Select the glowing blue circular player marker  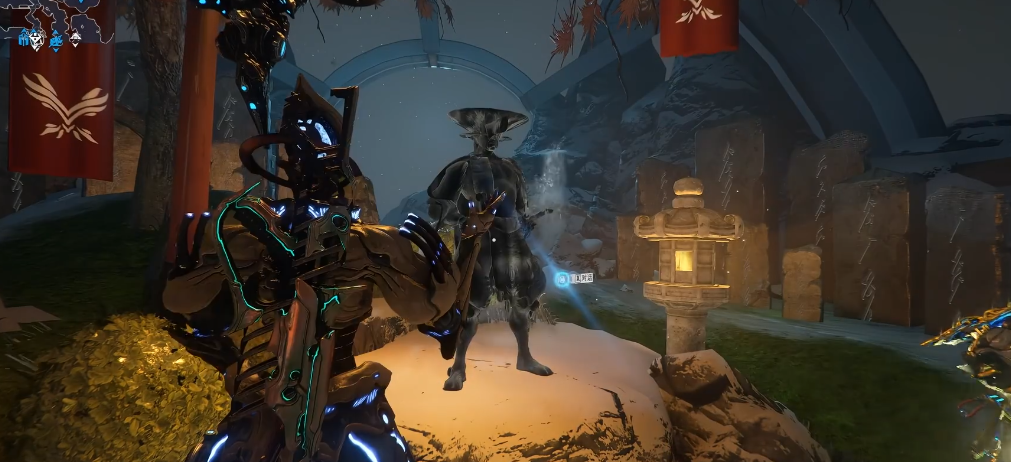point(562,279)
